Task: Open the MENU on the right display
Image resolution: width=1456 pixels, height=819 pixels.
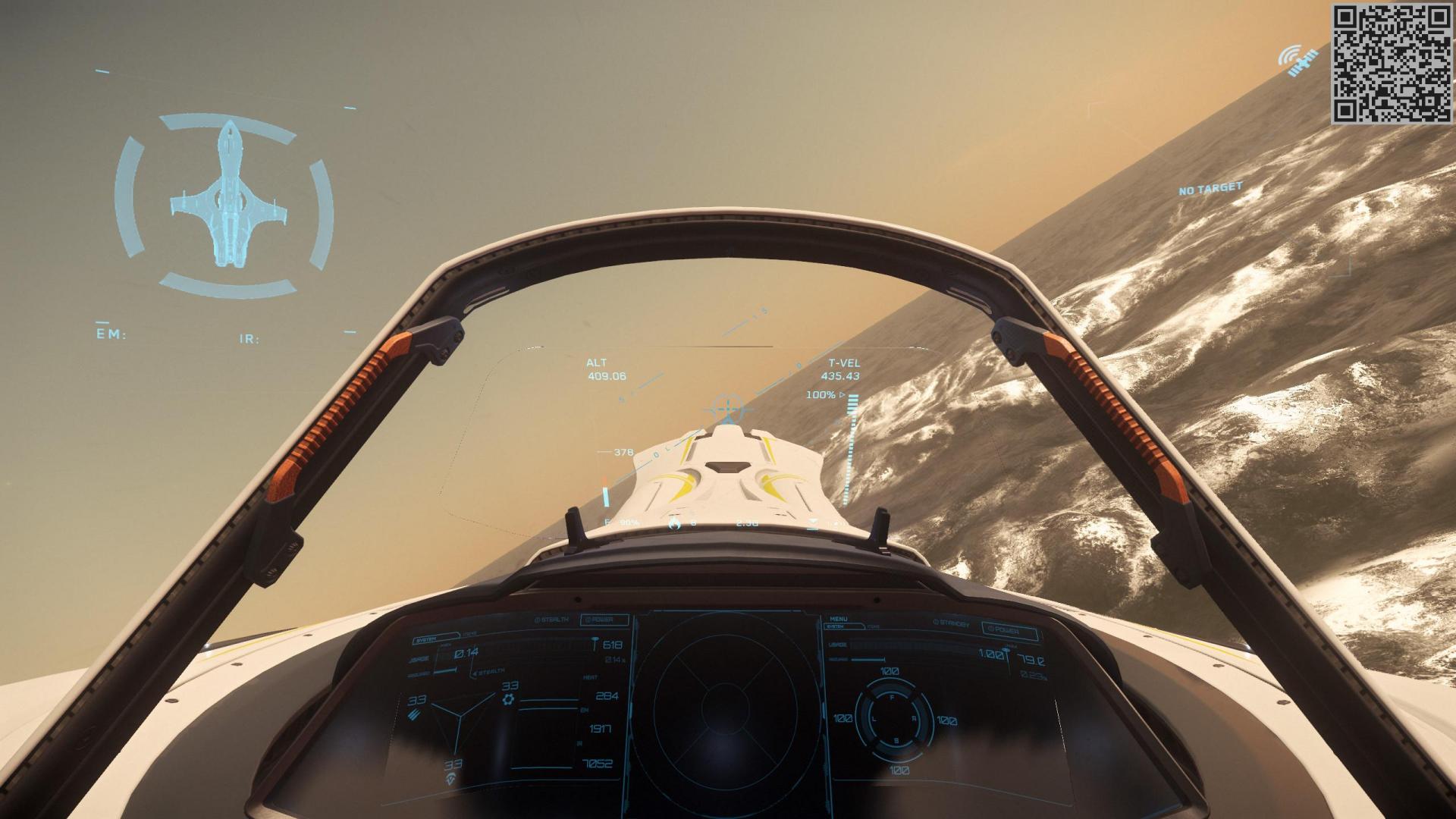Action: point(839,620)
